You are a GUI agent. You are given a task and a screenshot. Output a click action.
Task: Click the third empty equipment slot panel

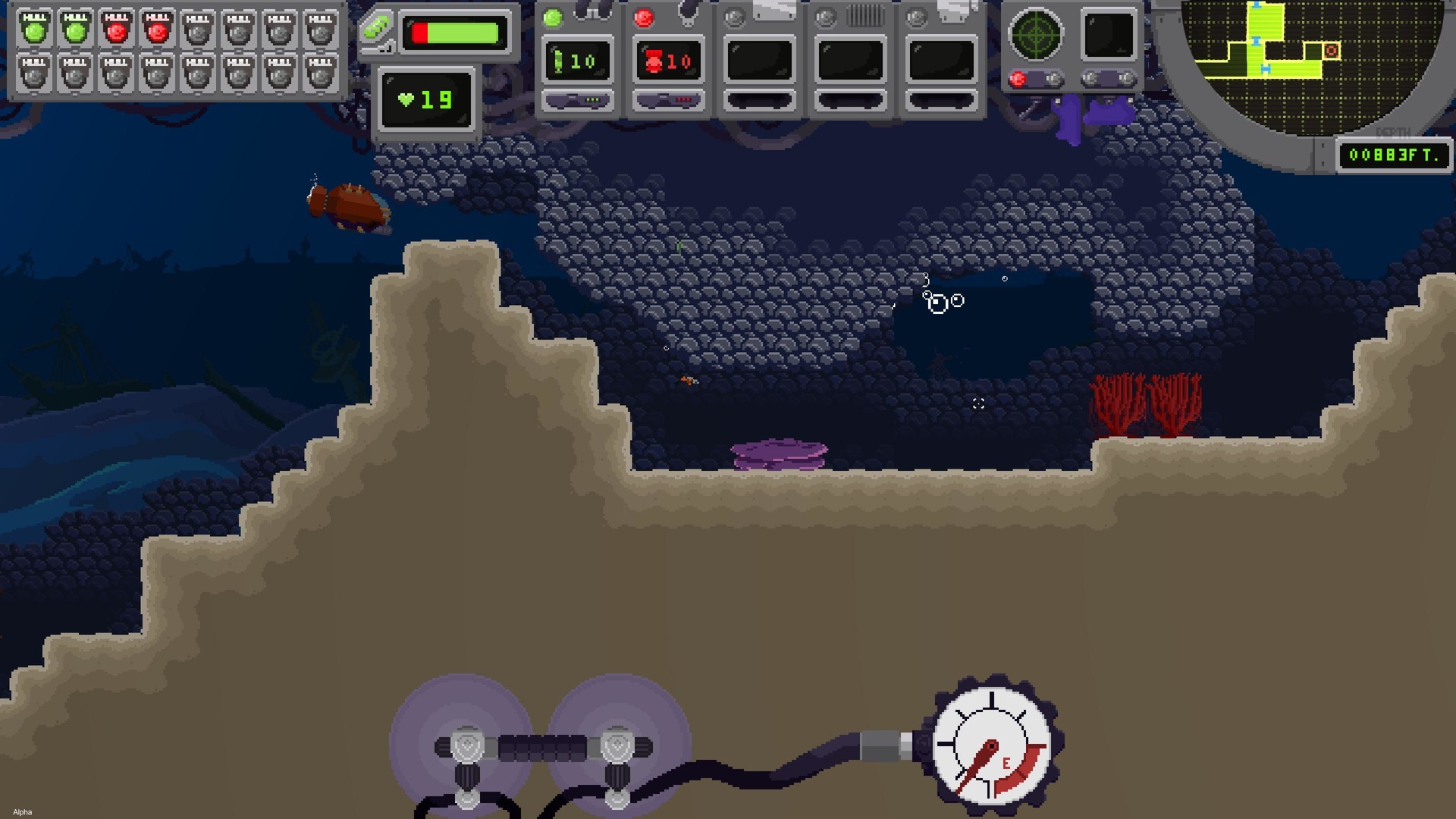click(759, 59)
